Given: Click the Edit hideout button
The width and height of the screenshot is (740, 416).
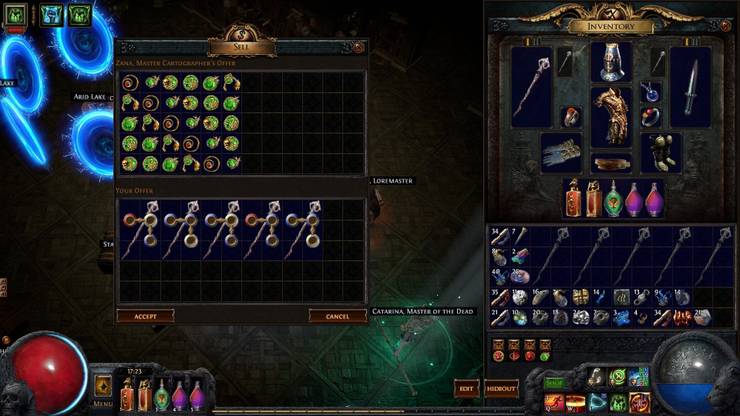Looking at the screenshot, I should pos(465,388).
